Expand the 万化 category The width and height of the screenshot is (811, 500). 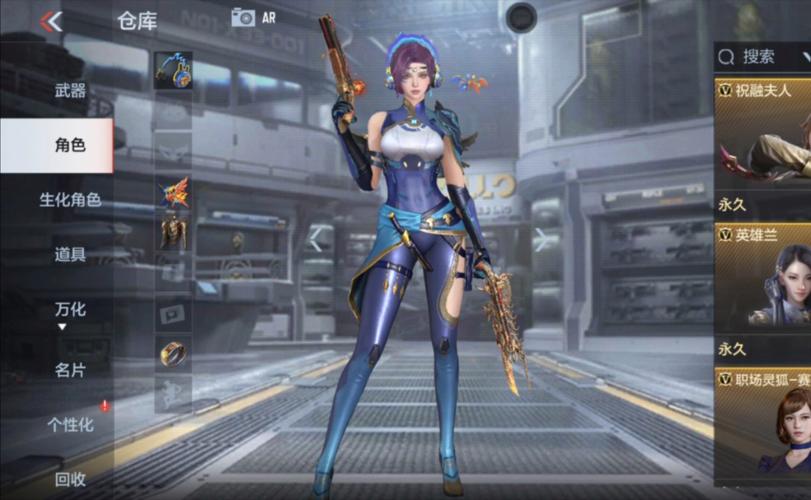(x=70, y=310)
